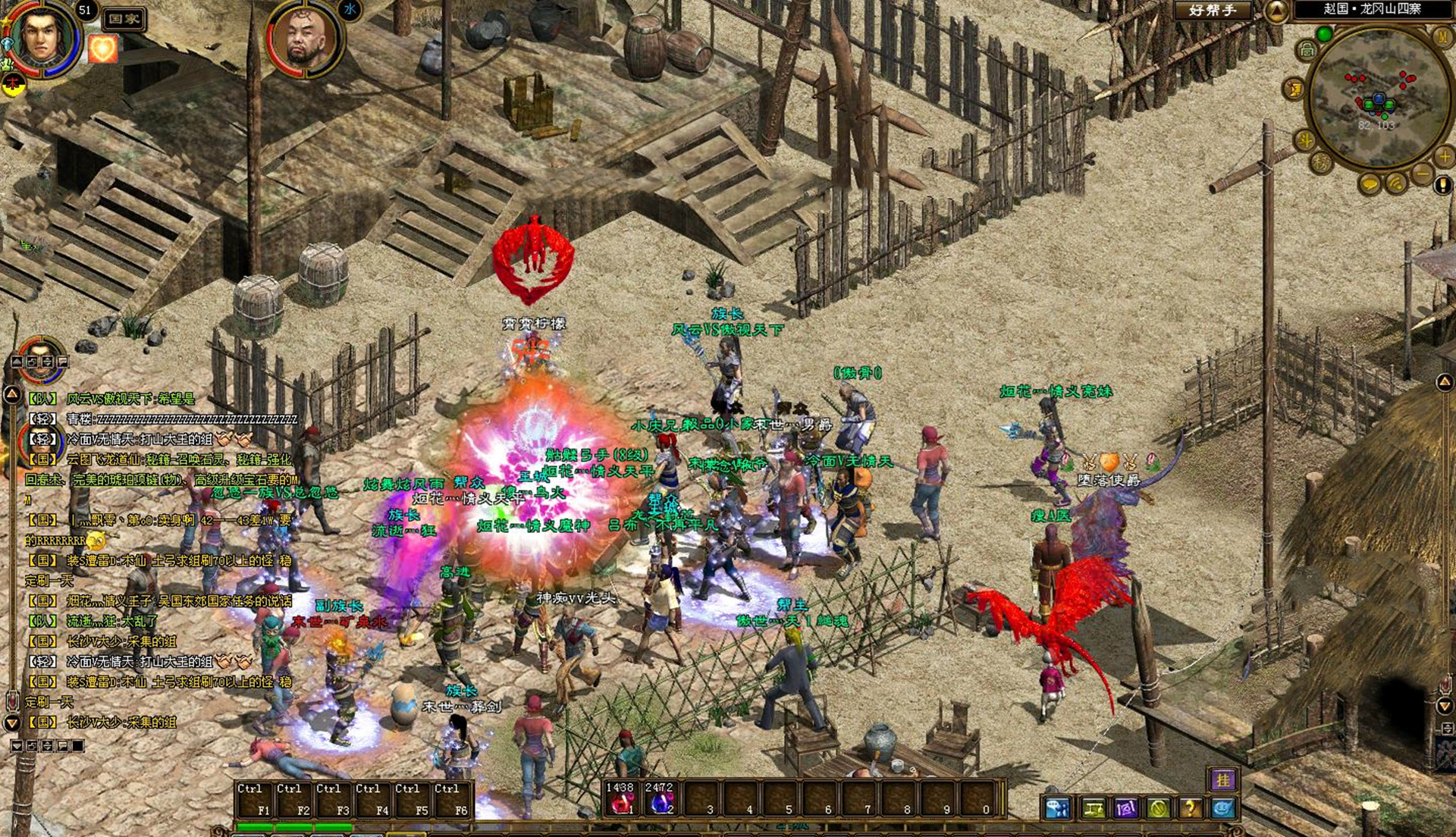
Task: Open the yellow question mark help icon
Action: pyautogui.click(x=1190, y=808)
